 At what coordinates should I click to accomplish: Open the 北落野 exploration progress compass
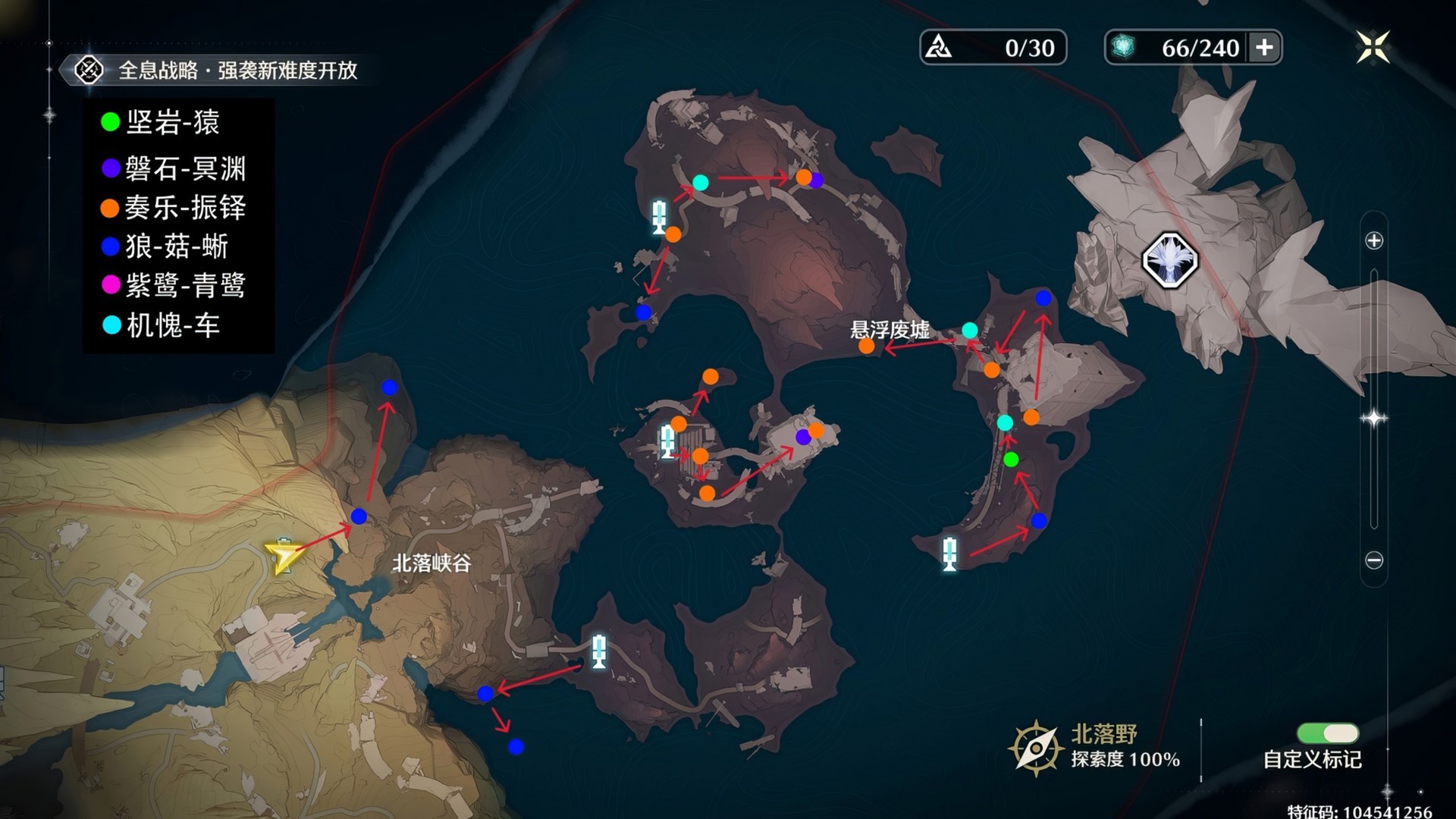coord(1035,748)
